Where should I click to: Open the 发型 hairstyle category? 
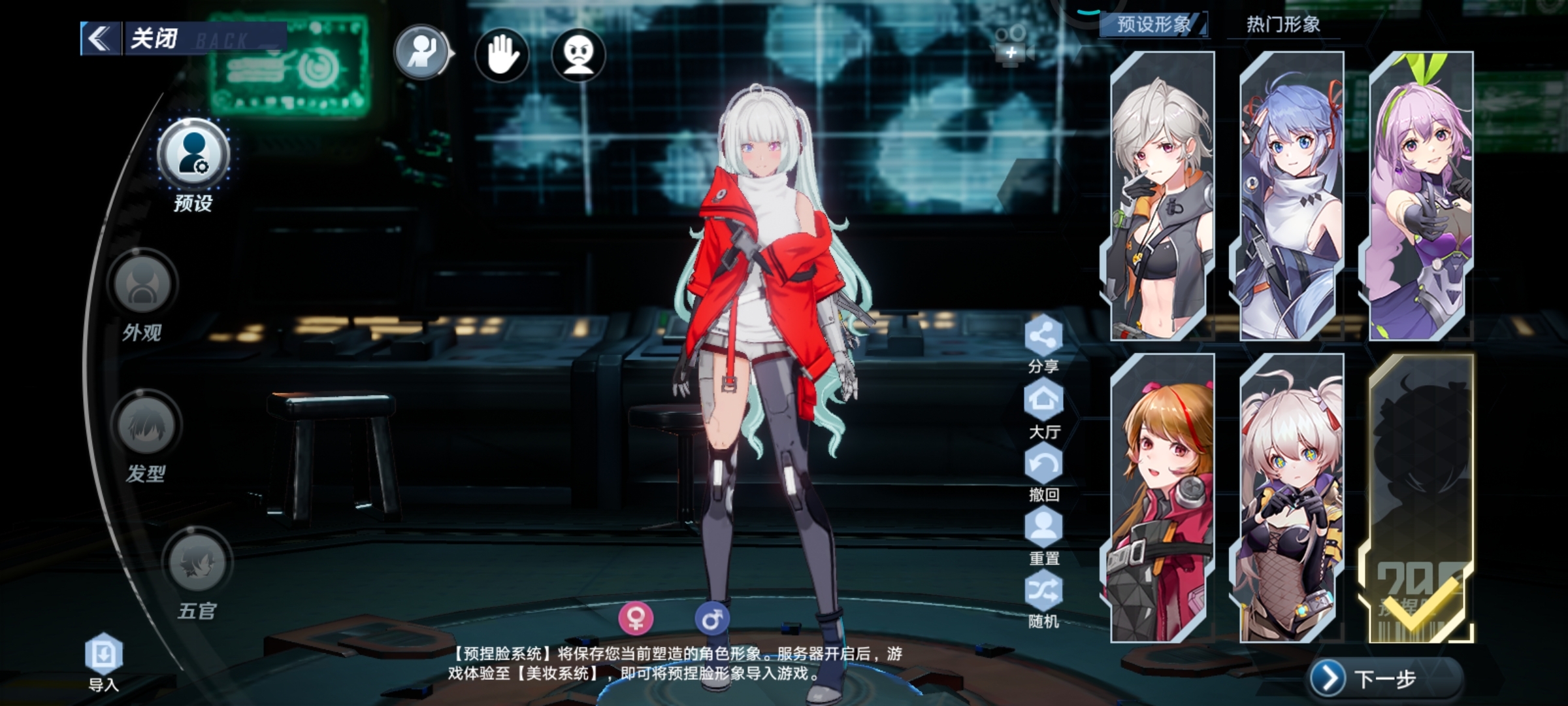click(x=146, y=426)
